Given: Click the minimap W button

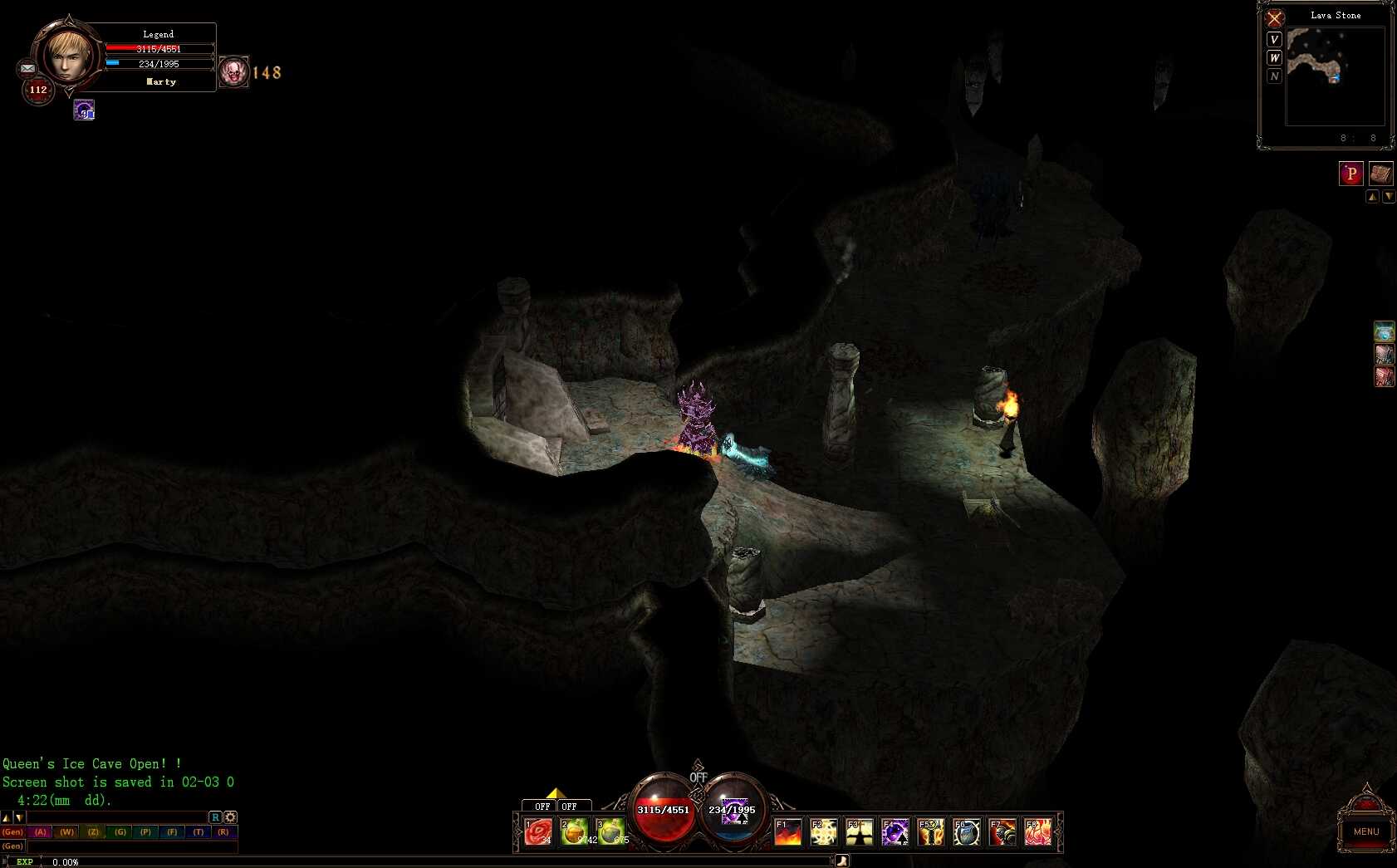Looking at the screenshot, I should (x=1274, y=58).
